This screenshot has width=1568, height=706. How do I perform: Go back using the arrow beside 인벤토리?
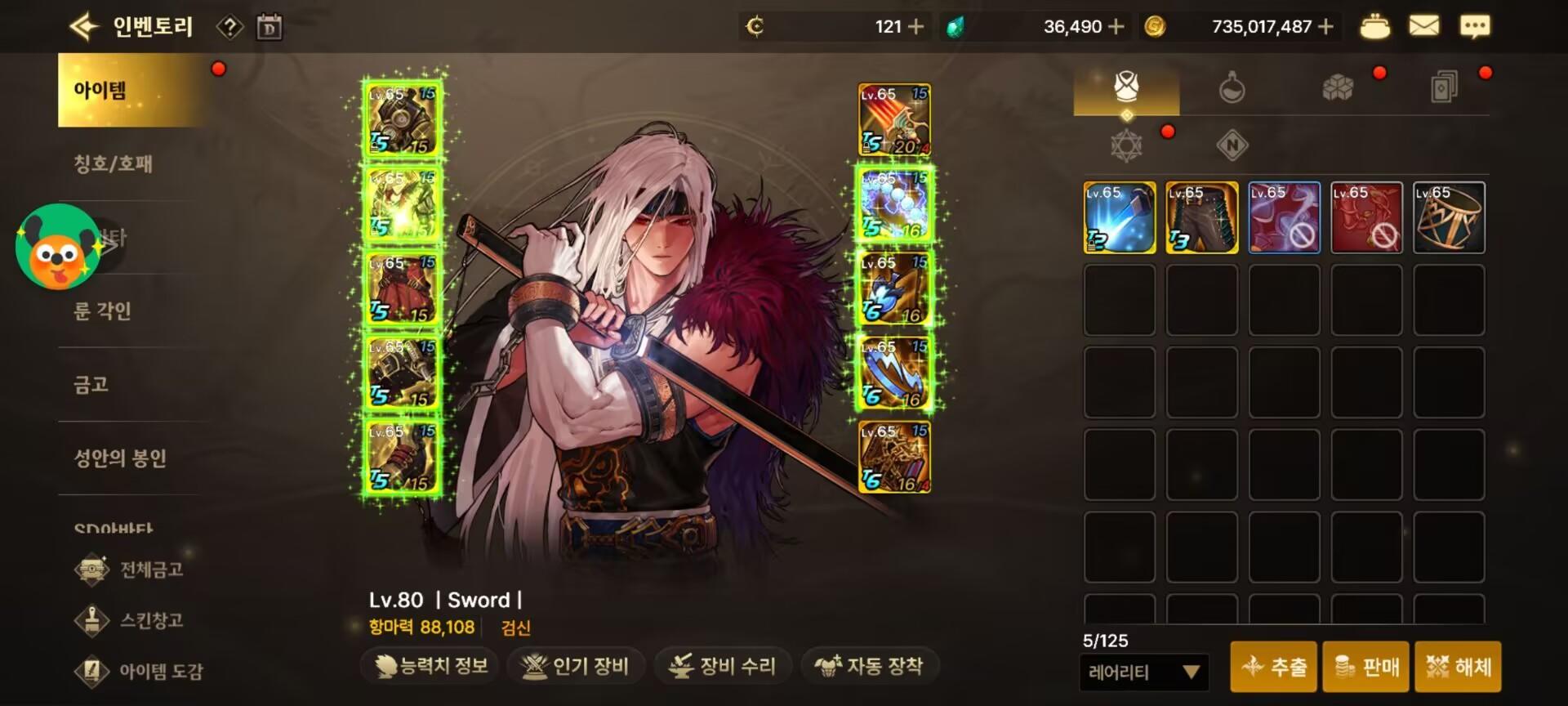(86, 25)
